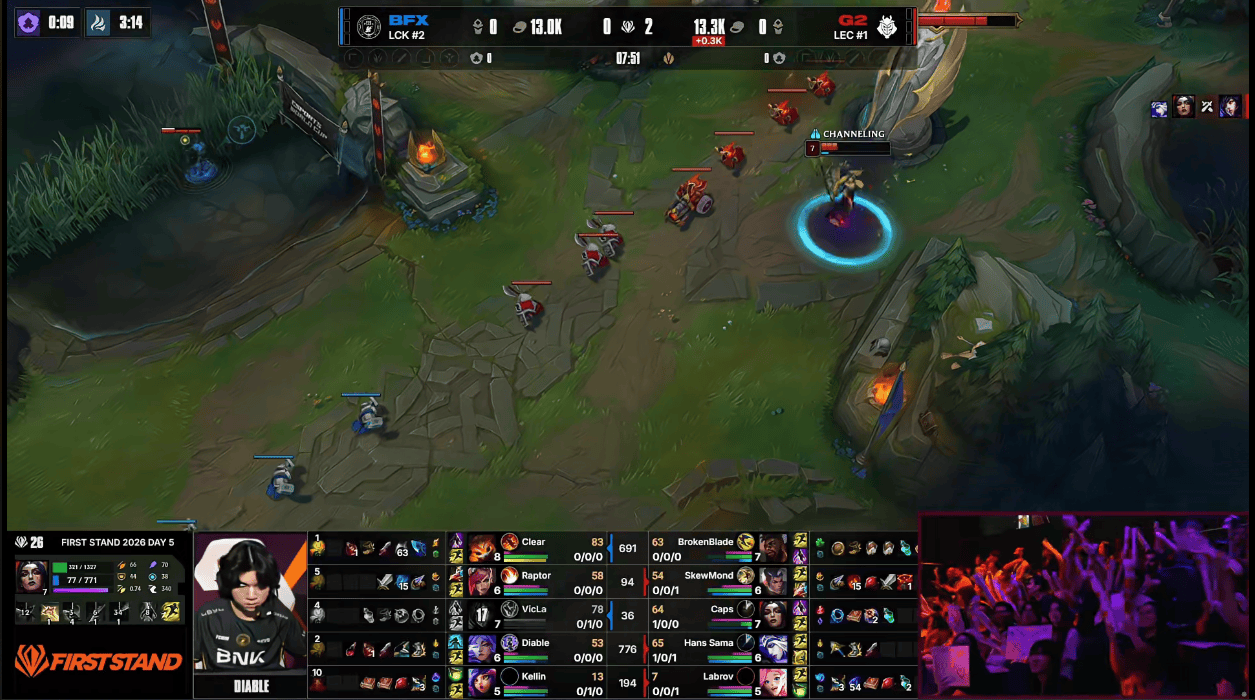Select BrokenBlade's champion portrait

tap(773, 547)
